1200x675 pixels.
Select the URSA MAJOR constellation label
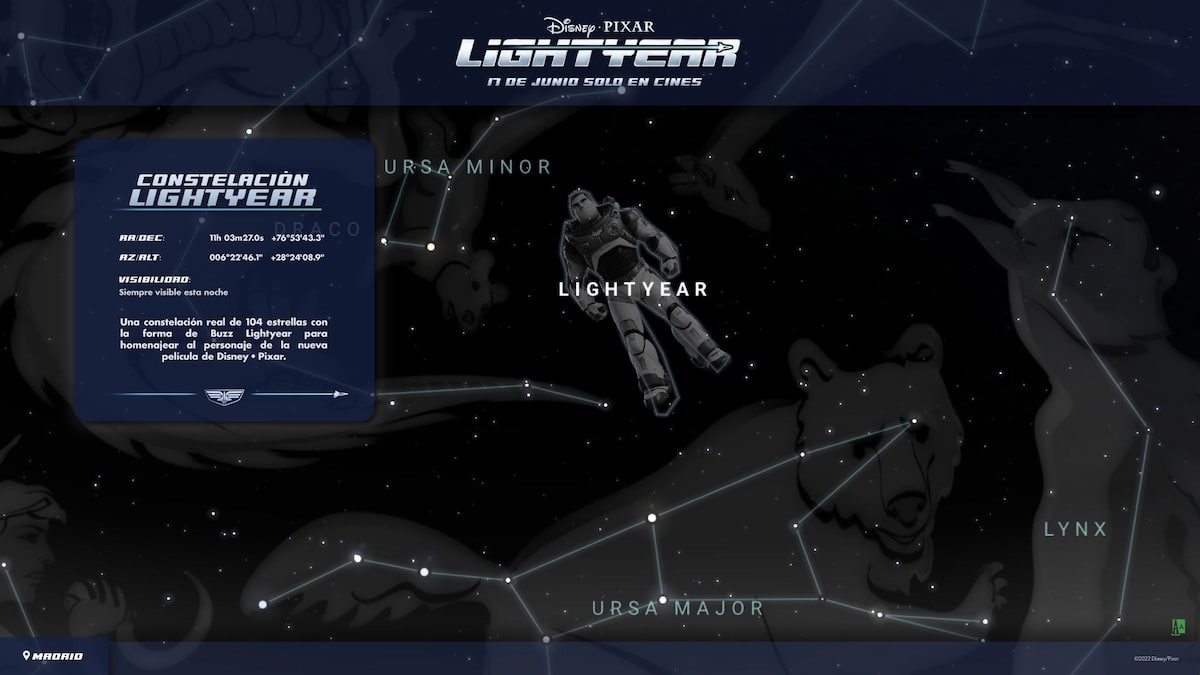click(x=677, y=607)
